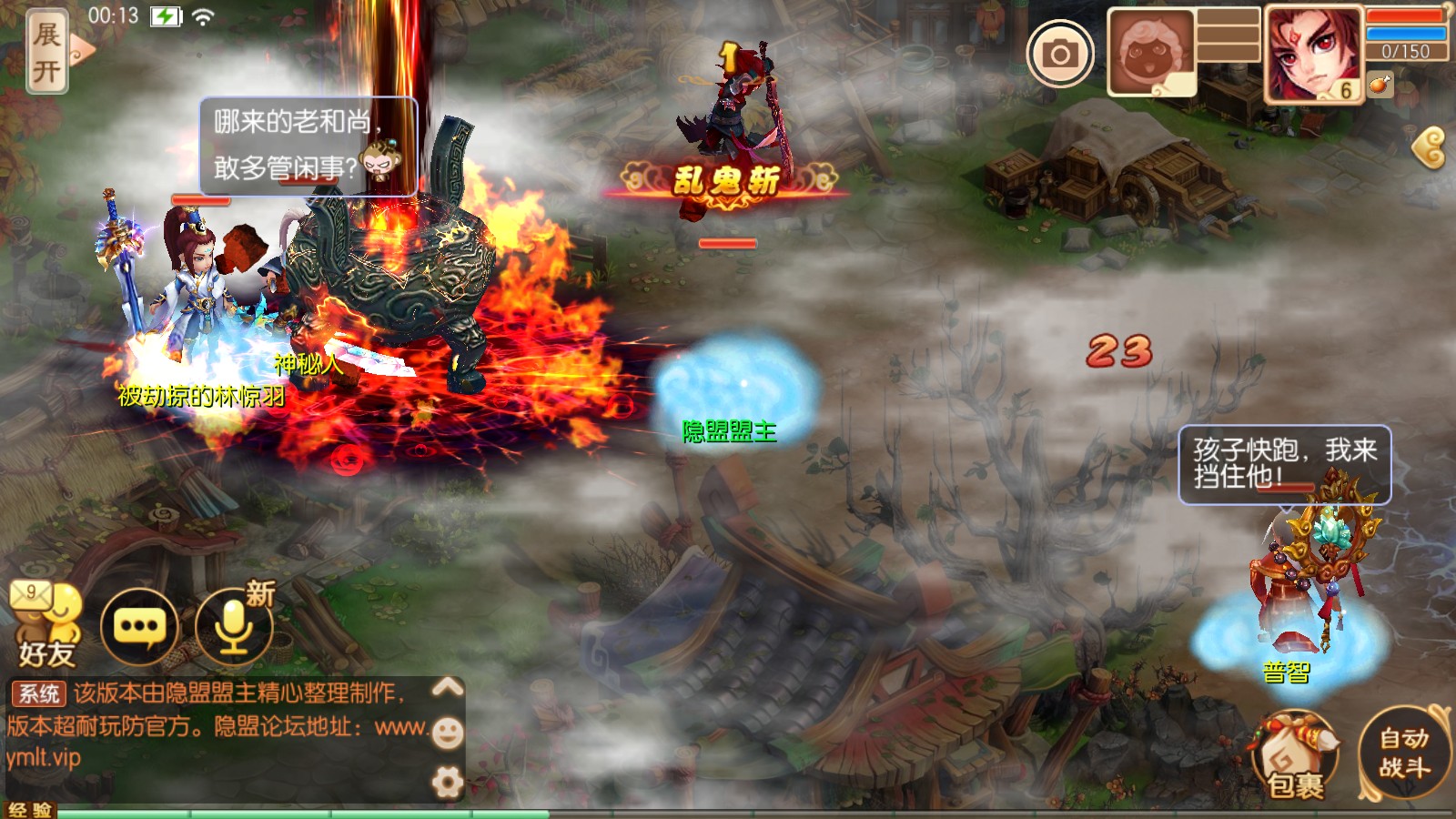Viewport: 1456px width, 819px height.
Task: Activate the microphone voice chat button
Action: pyautogui.click(x=234, y=626)
